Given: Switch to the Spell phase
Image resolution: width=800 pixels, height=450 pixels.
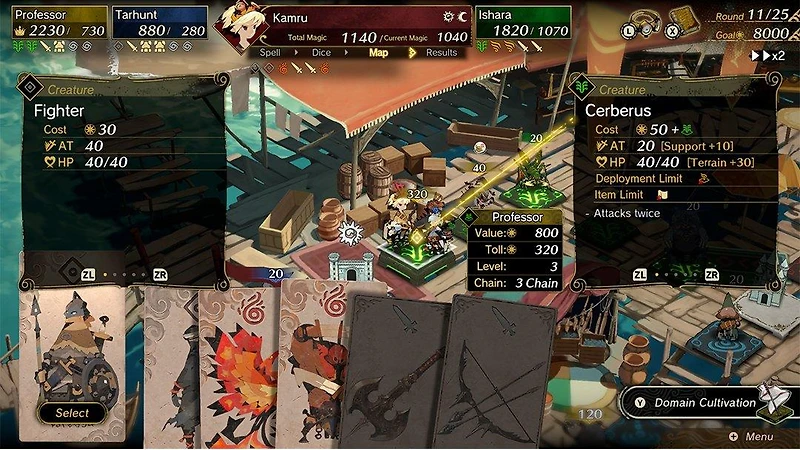Looking at the screenshot, I should 270,52.
